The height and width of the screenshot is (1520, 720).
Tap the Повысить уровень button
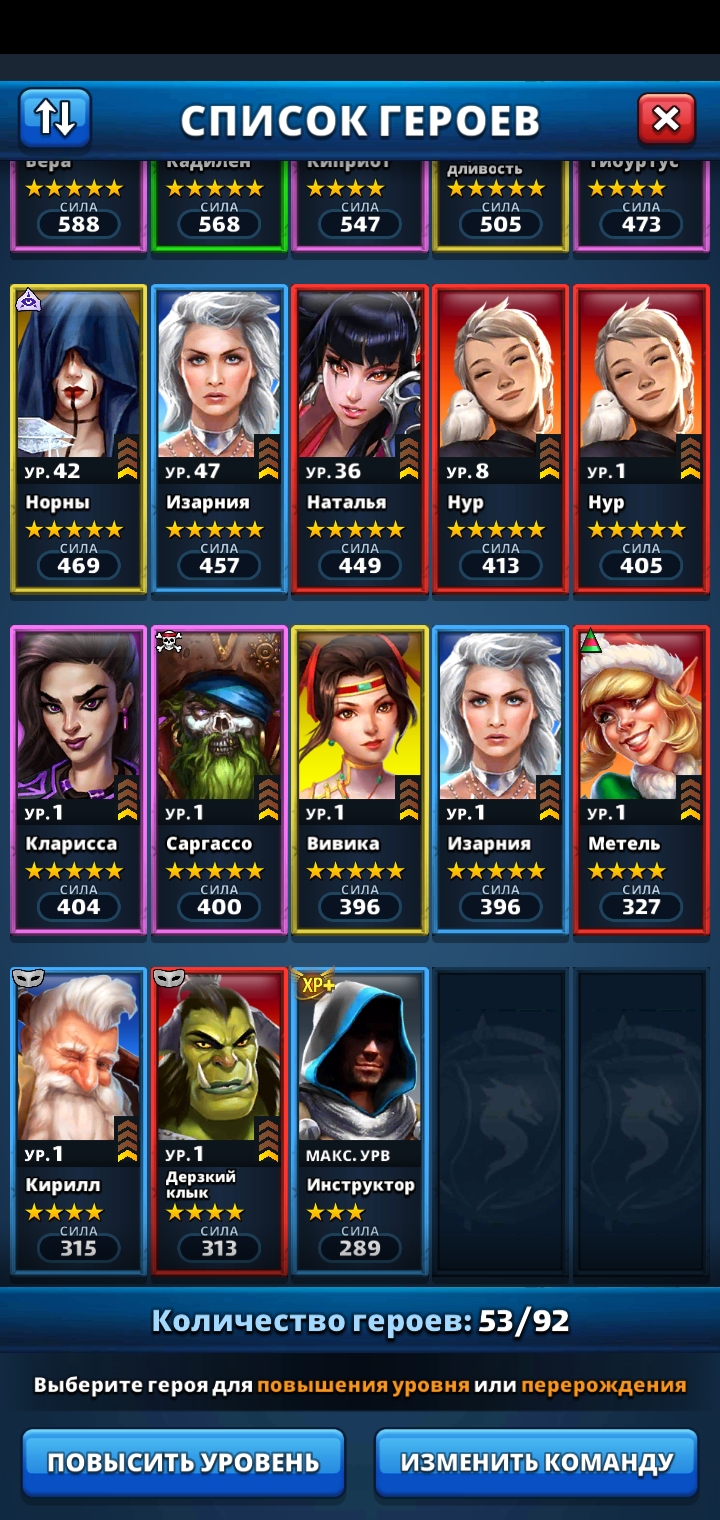click(x=183, y=1462)
